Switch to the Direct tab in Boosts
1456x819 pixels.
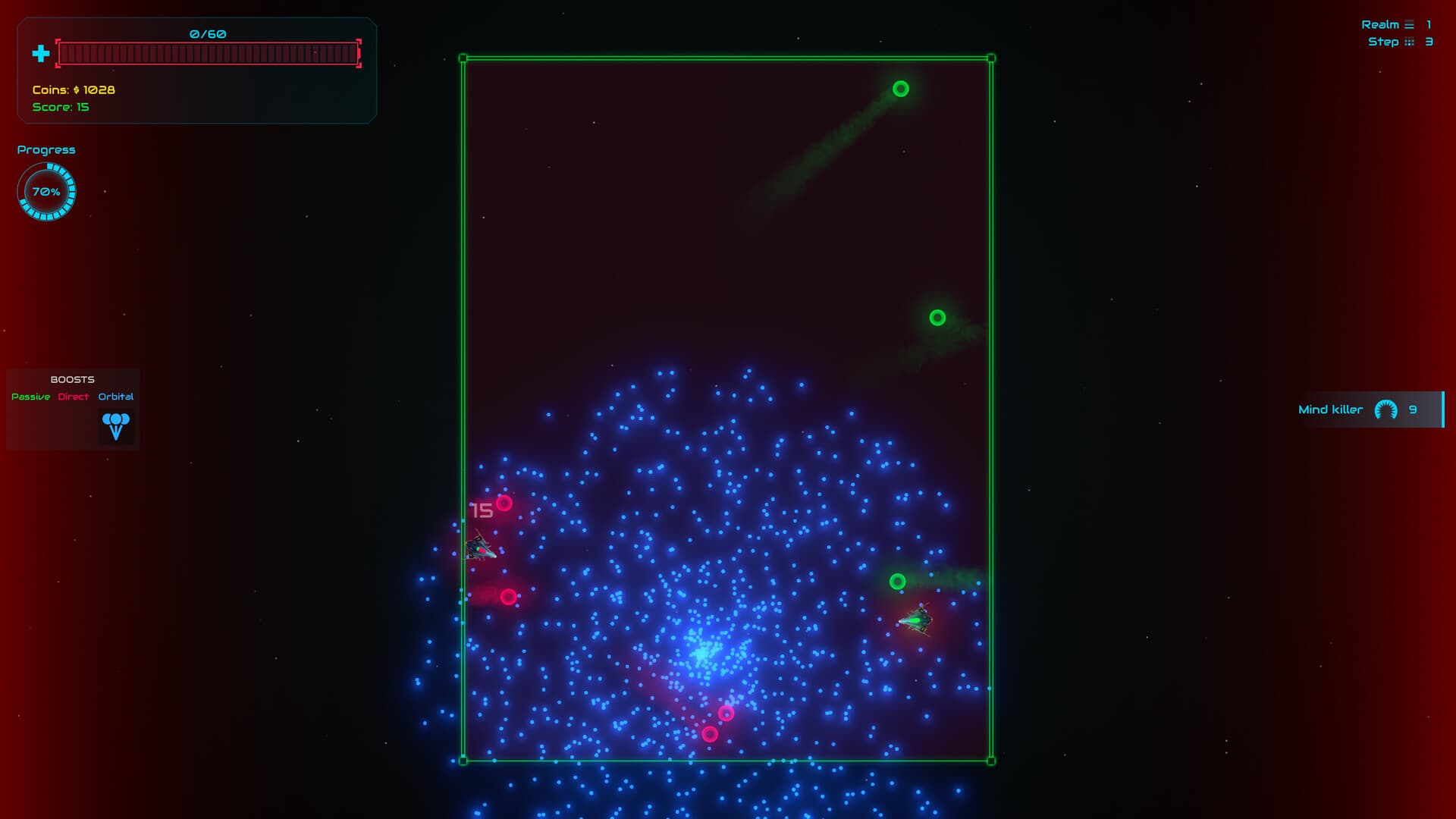tap(74, 396)
